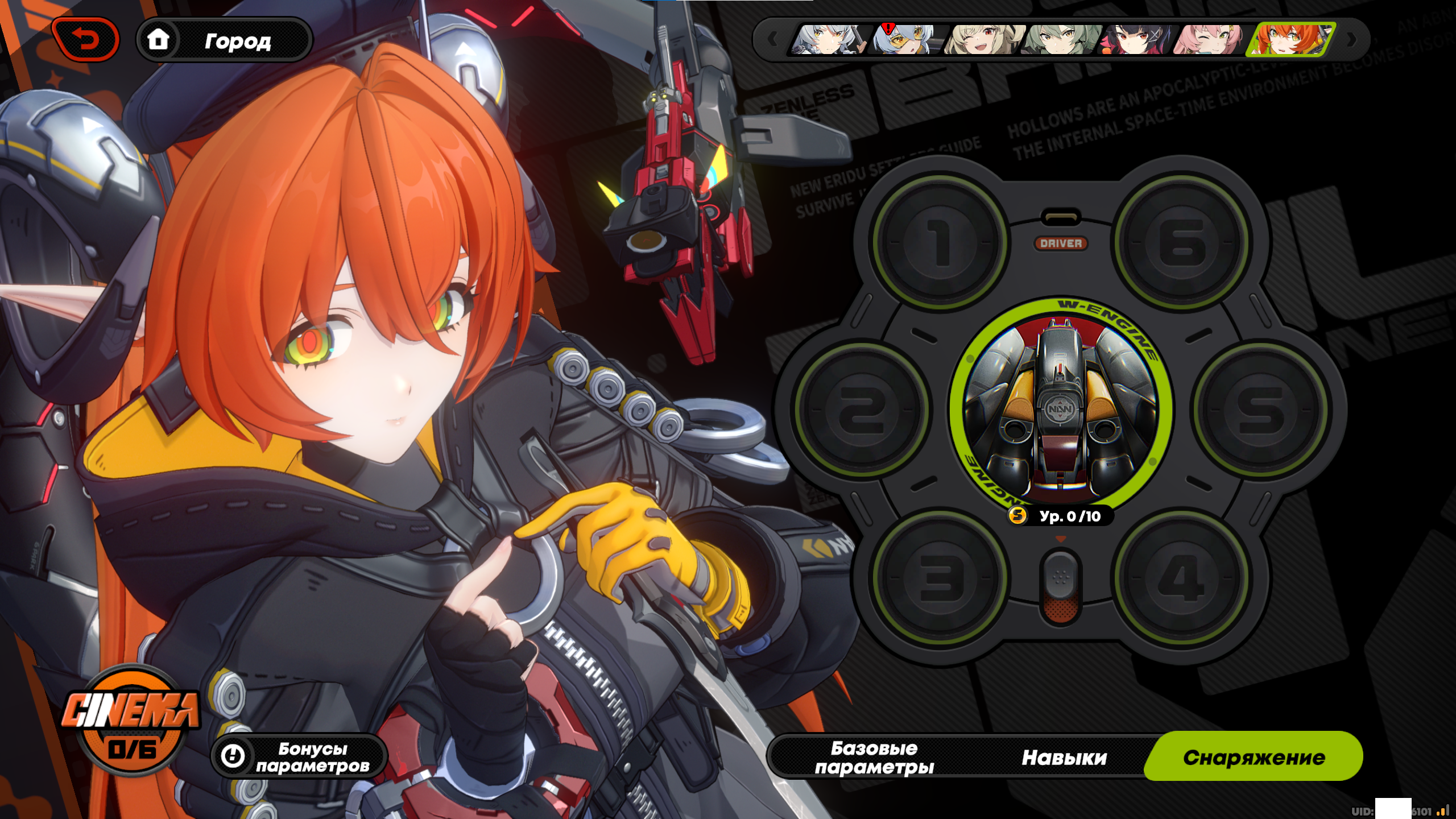The height and width of the screenshot is (819, 1456).
Task: Switch to the Базовые параметры tab
Action: 874,757
